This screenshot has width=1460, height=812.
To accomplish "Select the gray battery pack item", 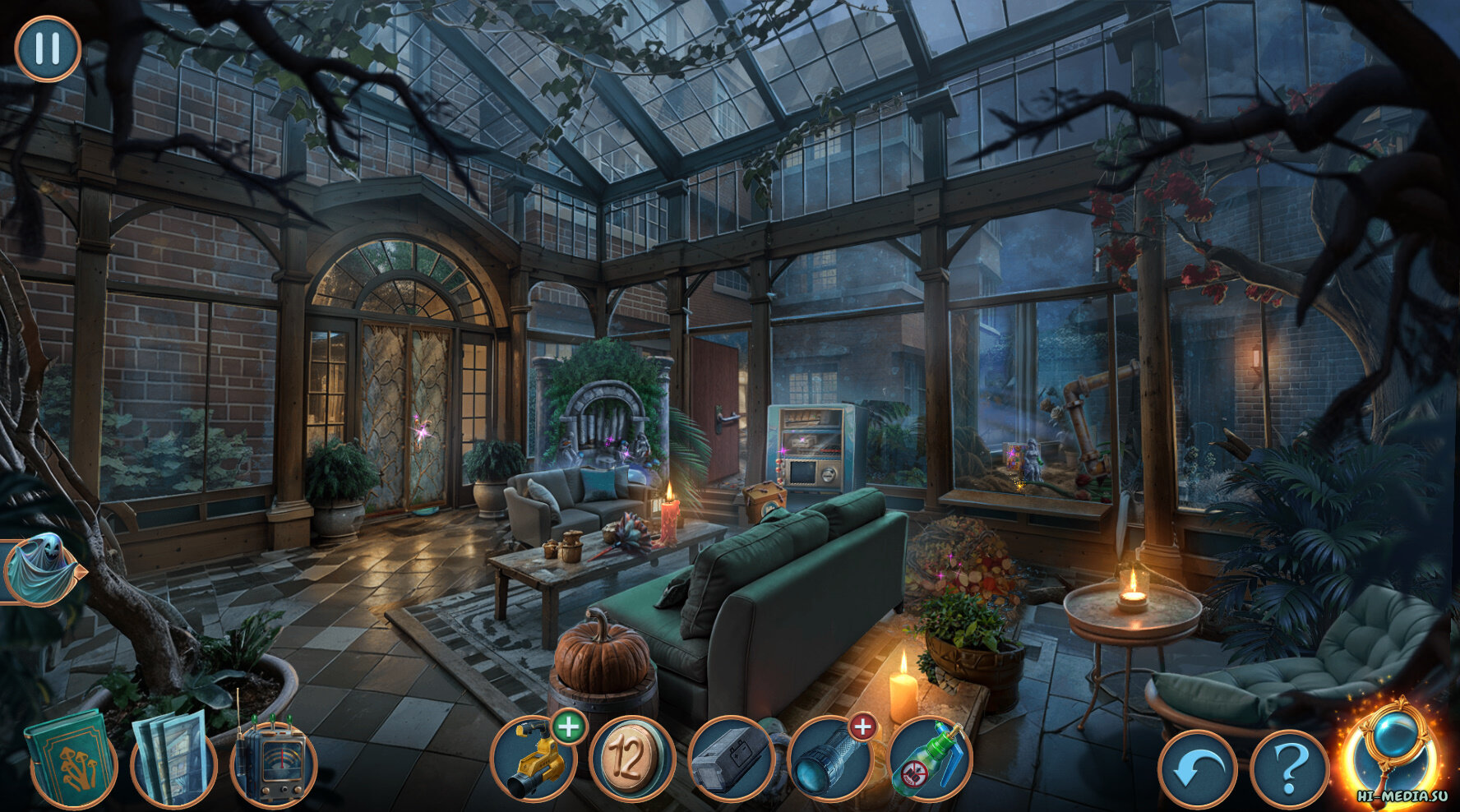I will tap(730, 760).
